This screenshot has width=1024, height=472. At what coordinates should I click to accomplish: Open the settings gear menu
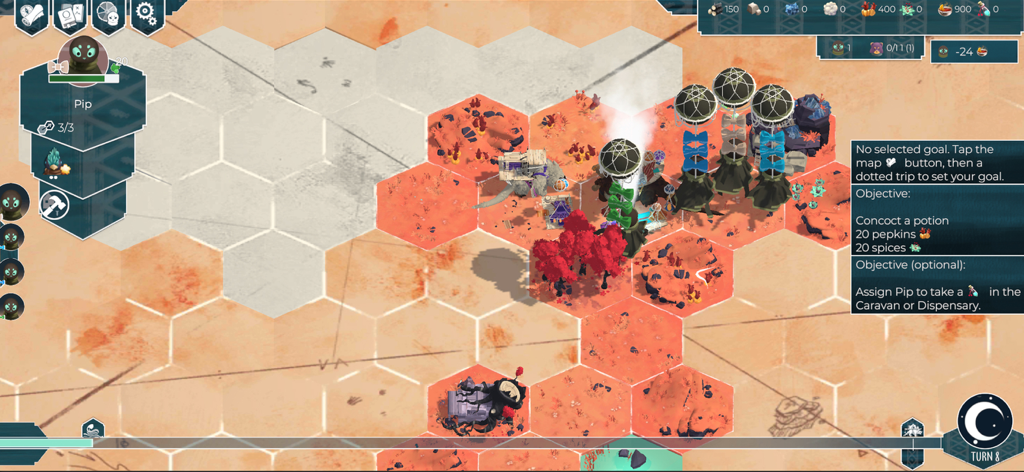[148, 13]
